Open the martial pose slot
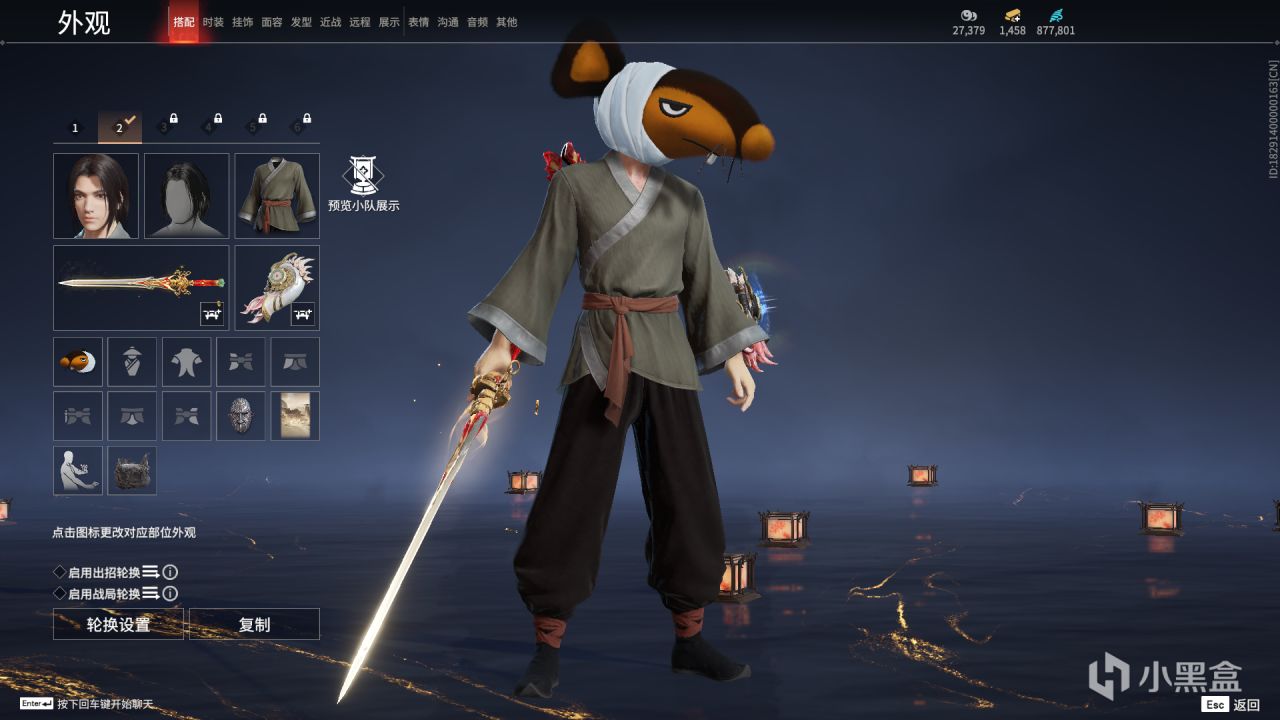 coord(78,470)
